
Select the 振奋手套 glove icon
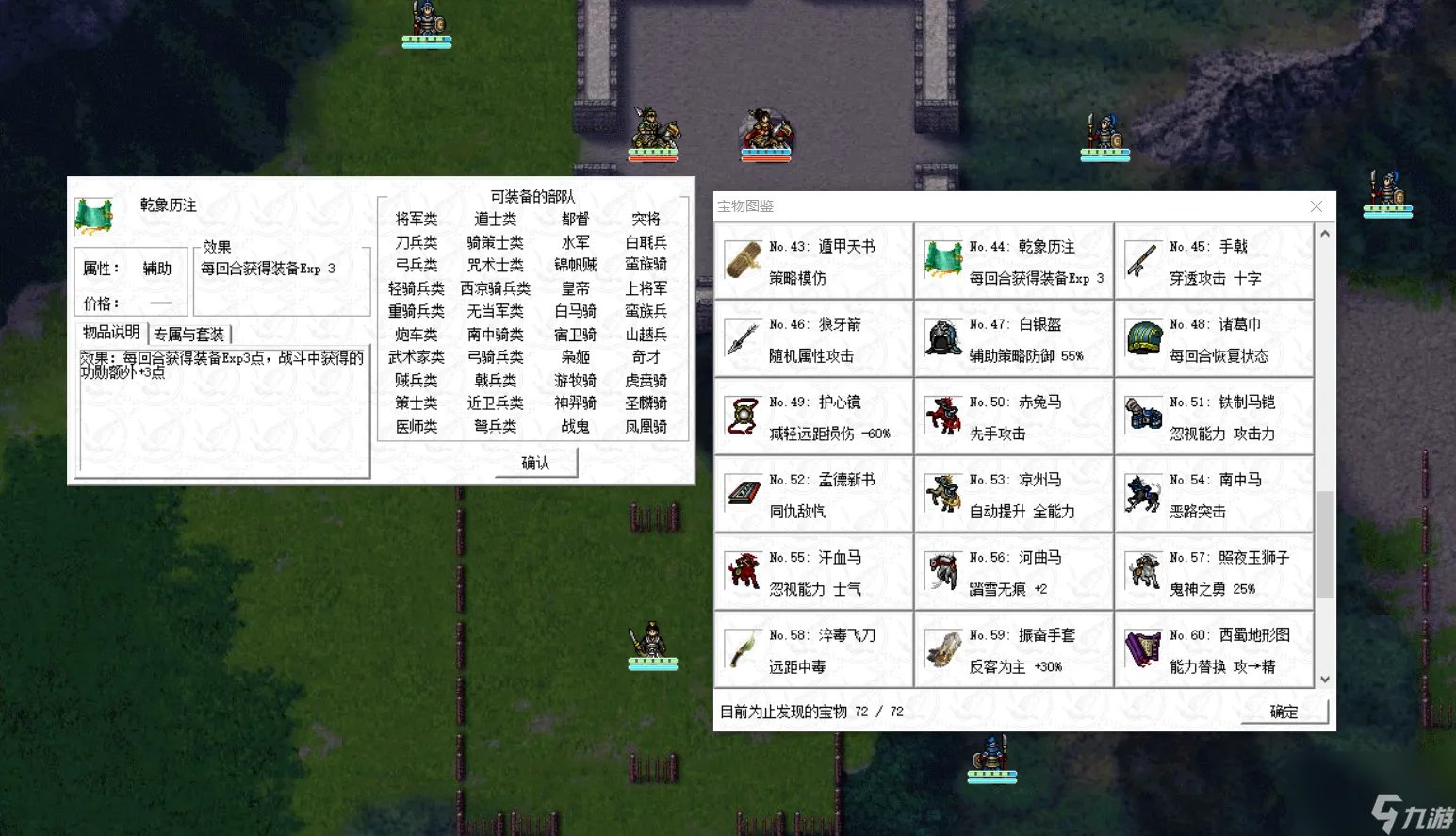943,649
